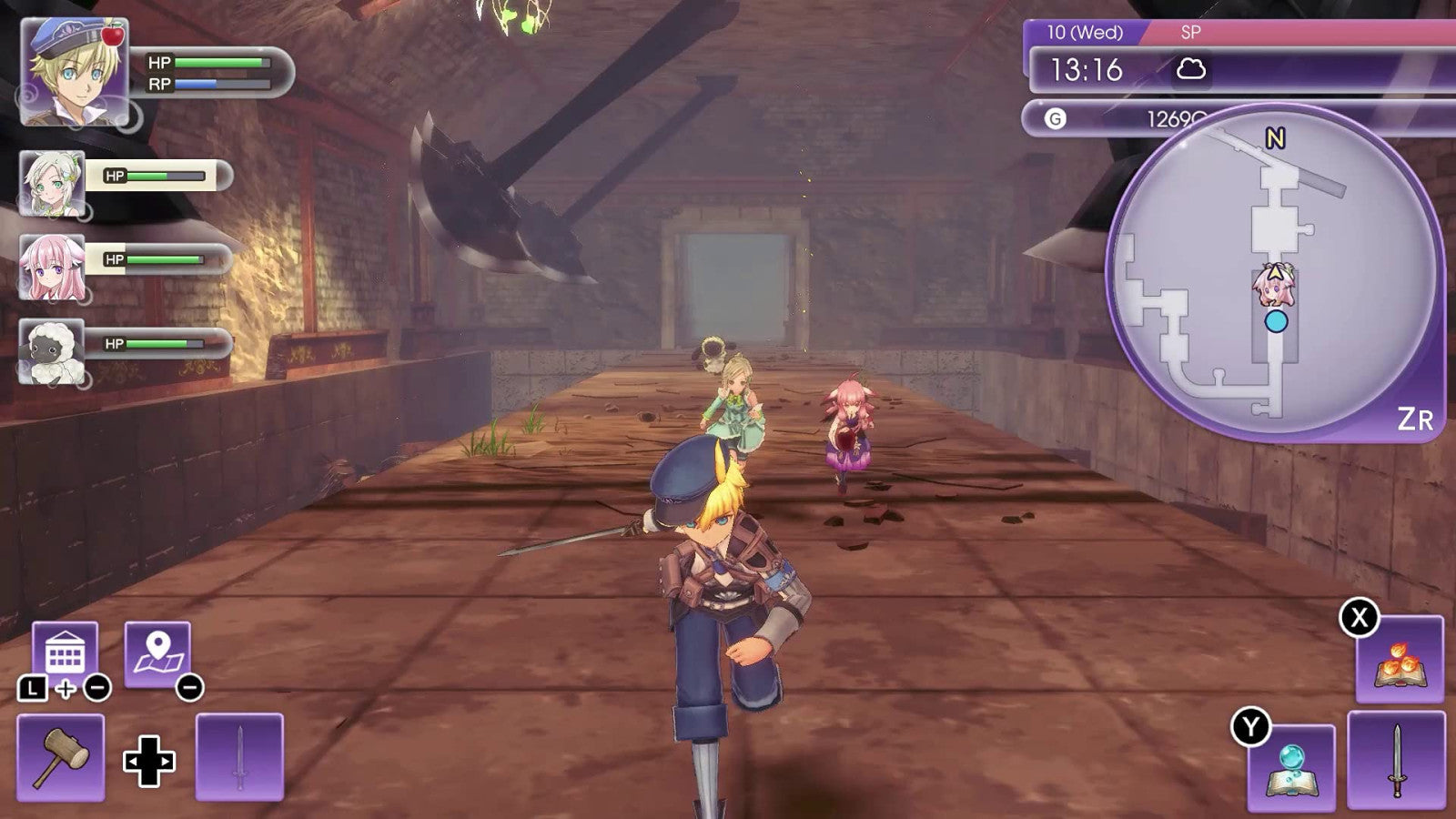The height and width of the screenshot is (819, 1456).
Task: Select the faded sword slot beside the d-pad
Action: coord(239,757)
